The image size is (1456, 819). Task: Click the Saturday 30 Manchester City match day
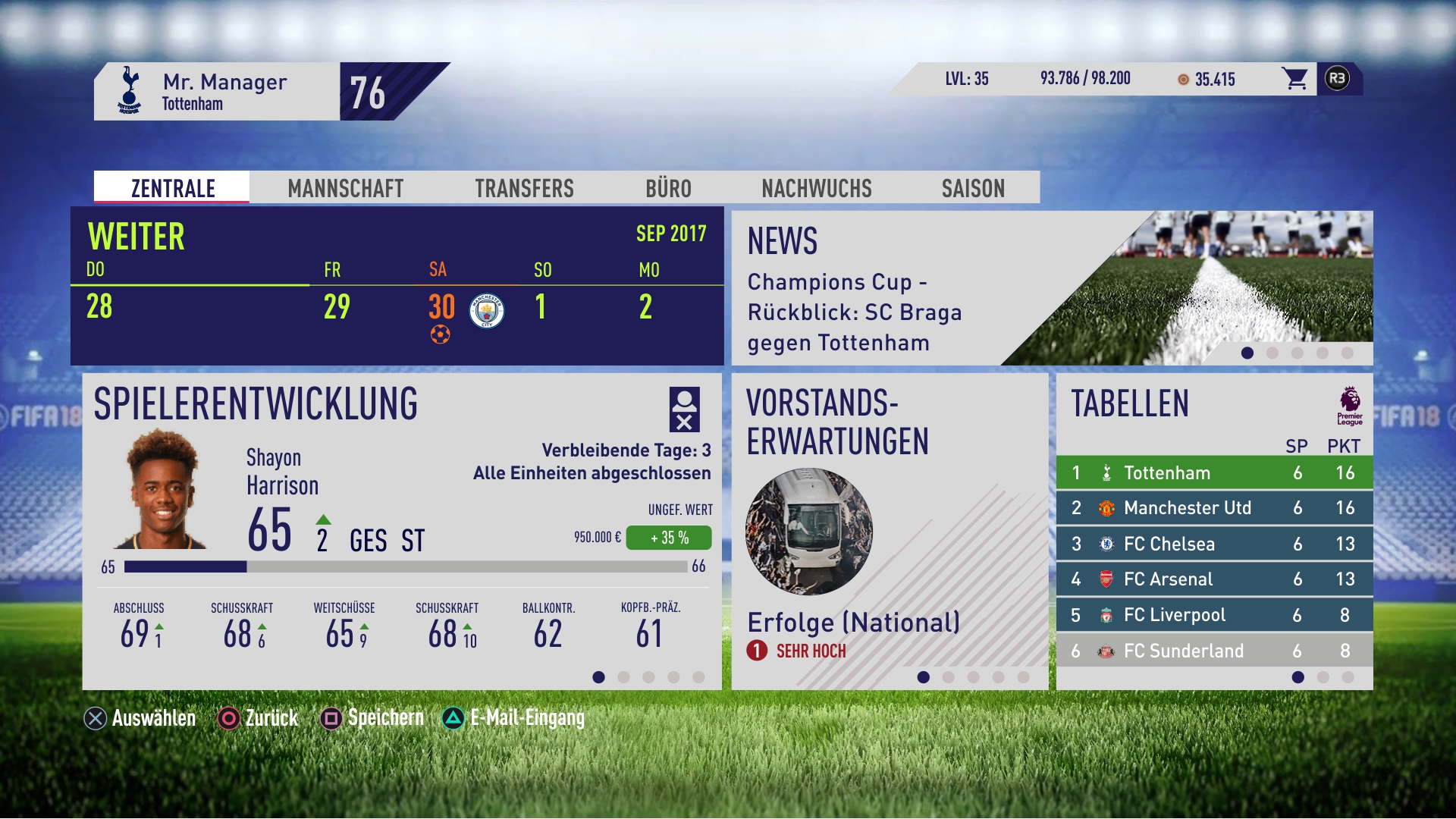[x=464, y=309]
